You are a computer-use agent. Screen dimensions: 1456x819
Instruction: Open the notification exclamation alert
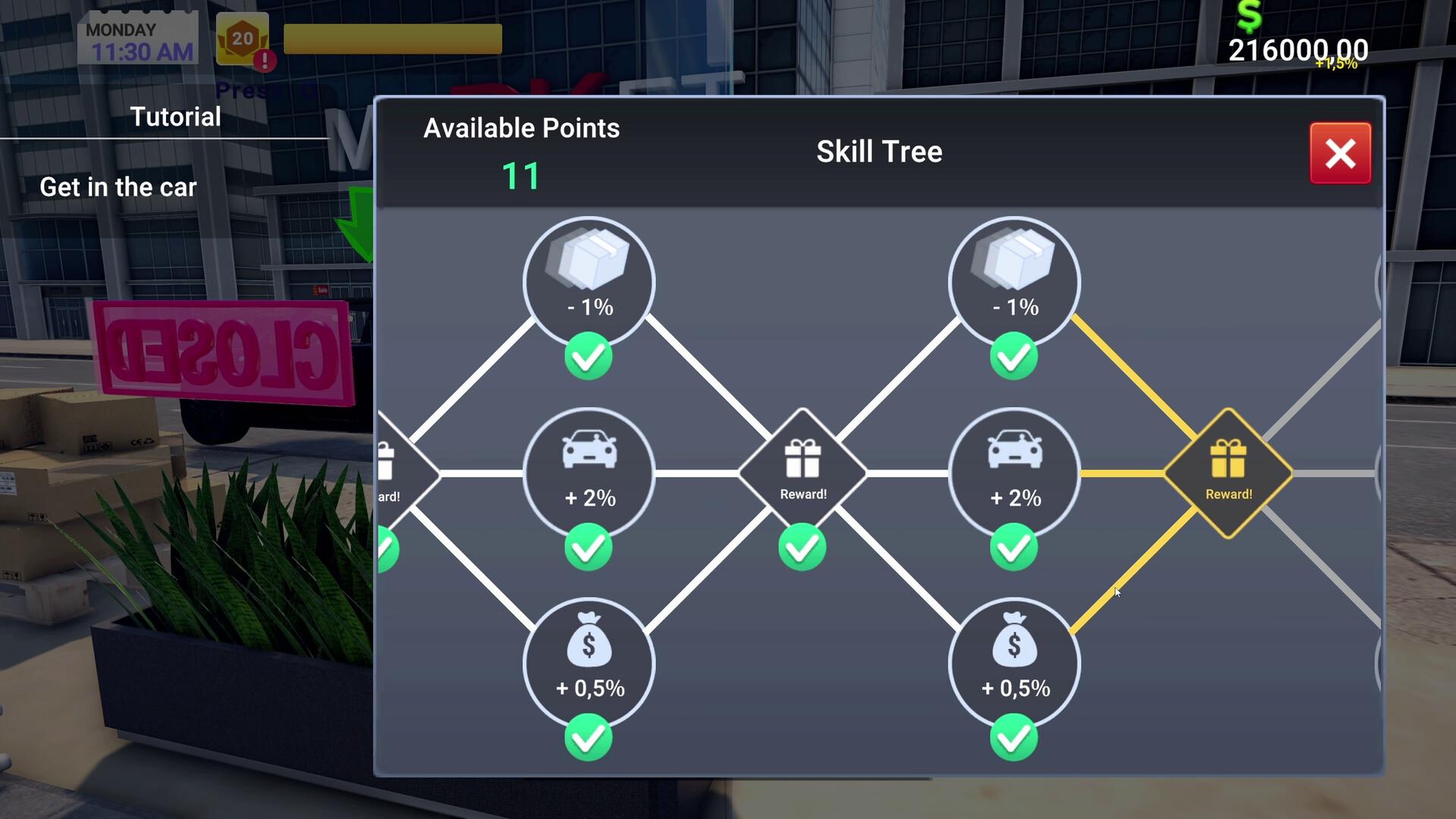point(265,62)
